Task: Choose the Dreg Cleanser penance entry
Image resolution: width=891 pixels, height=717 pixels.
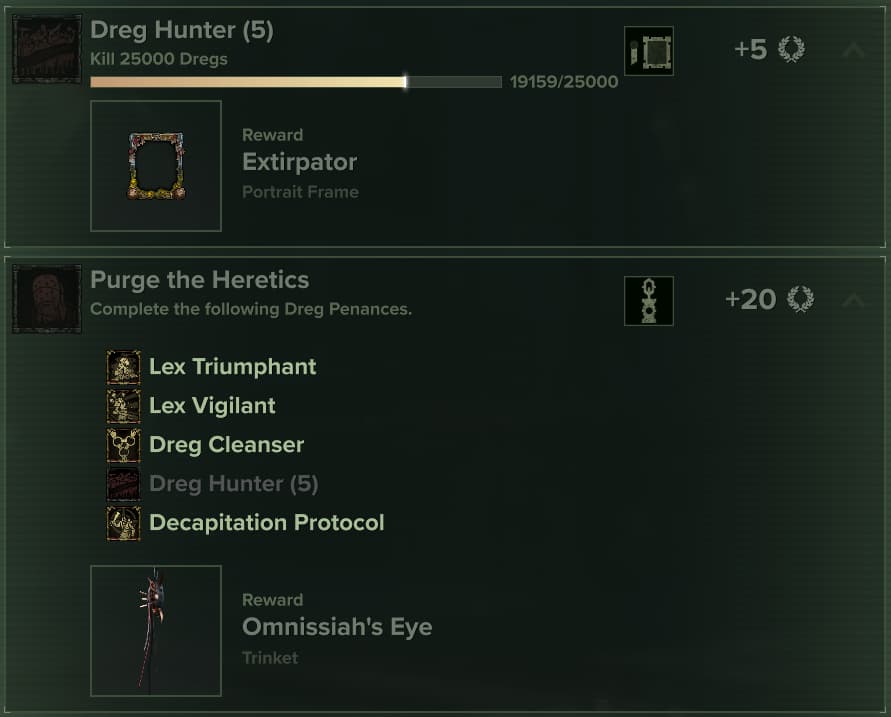Action: click(x=226, y=445)
